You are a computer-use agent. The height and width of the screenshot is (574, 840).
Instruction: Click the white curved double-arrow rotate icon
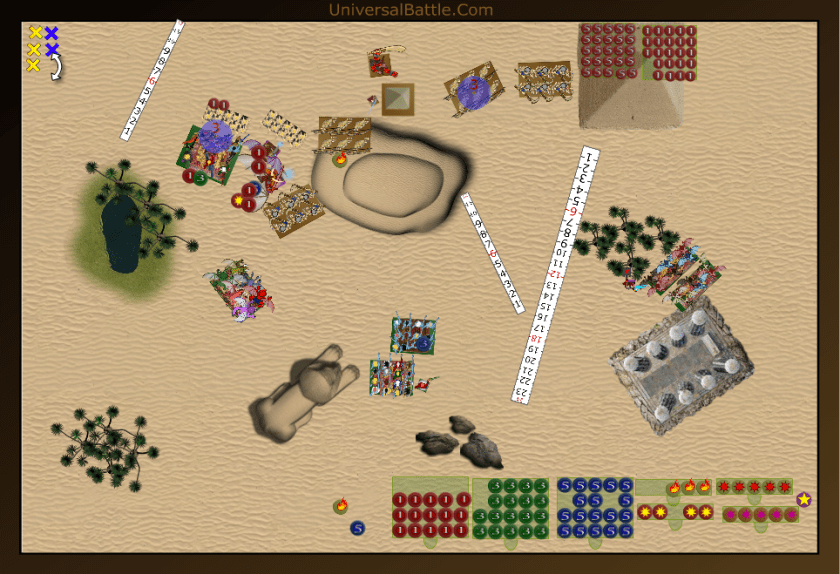pos(57,67)
